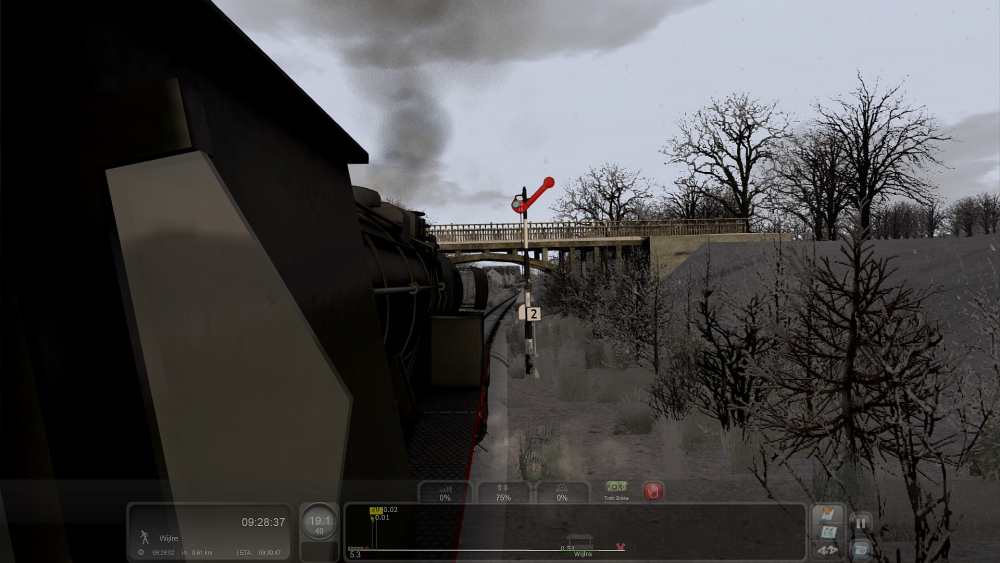The height and width of the screenshot is (563, 1000).
Task: Open the camera view button
Action: click(860, 548)
